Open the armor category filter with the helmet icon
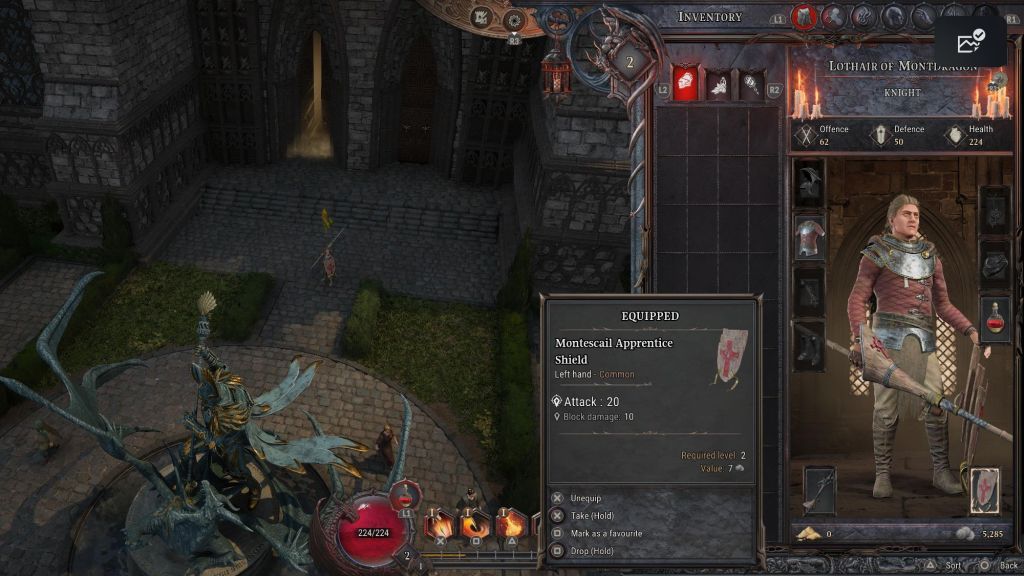 pyautogui.click(x=684, y=83)
